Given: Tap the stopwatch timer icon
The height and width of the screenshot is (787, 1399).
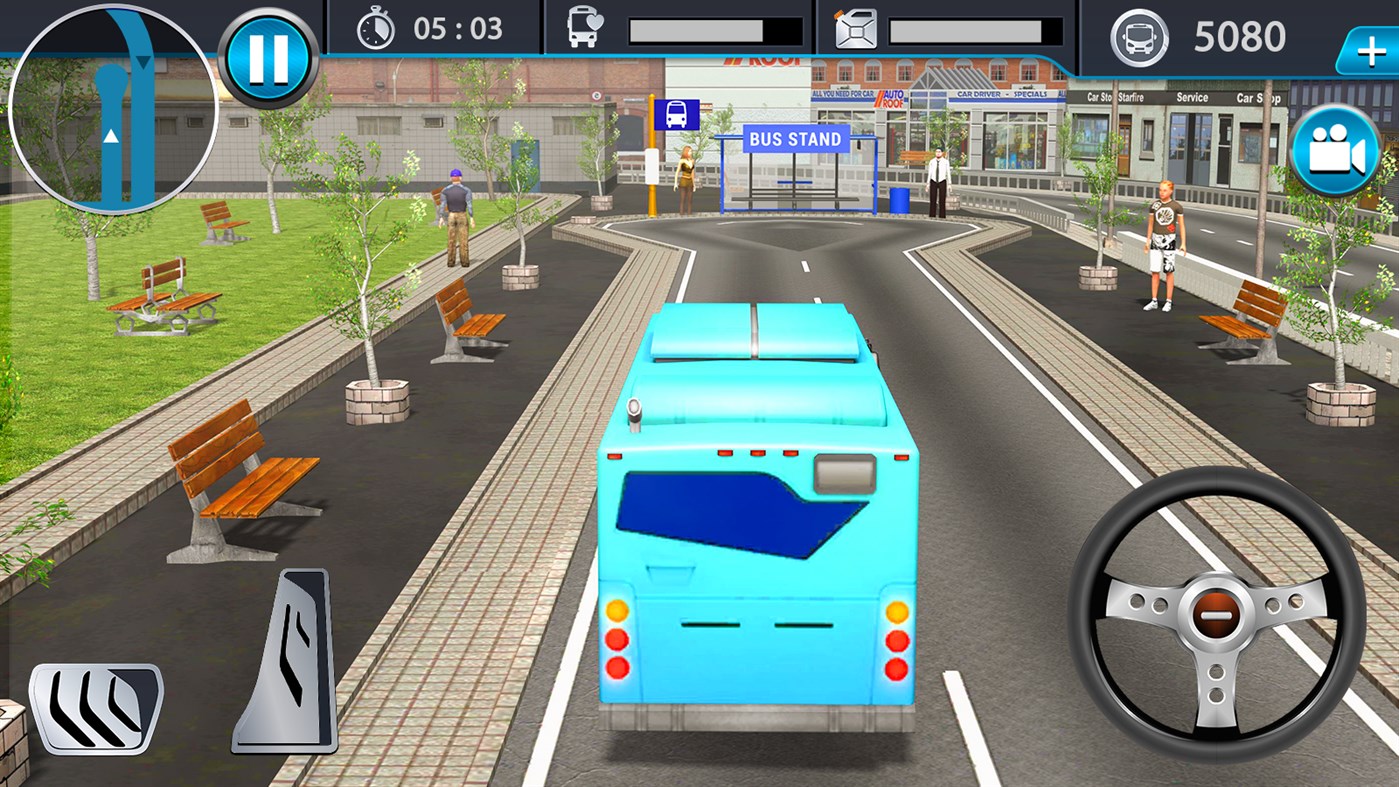Looking at the screenshot, I should click(374, 28).
